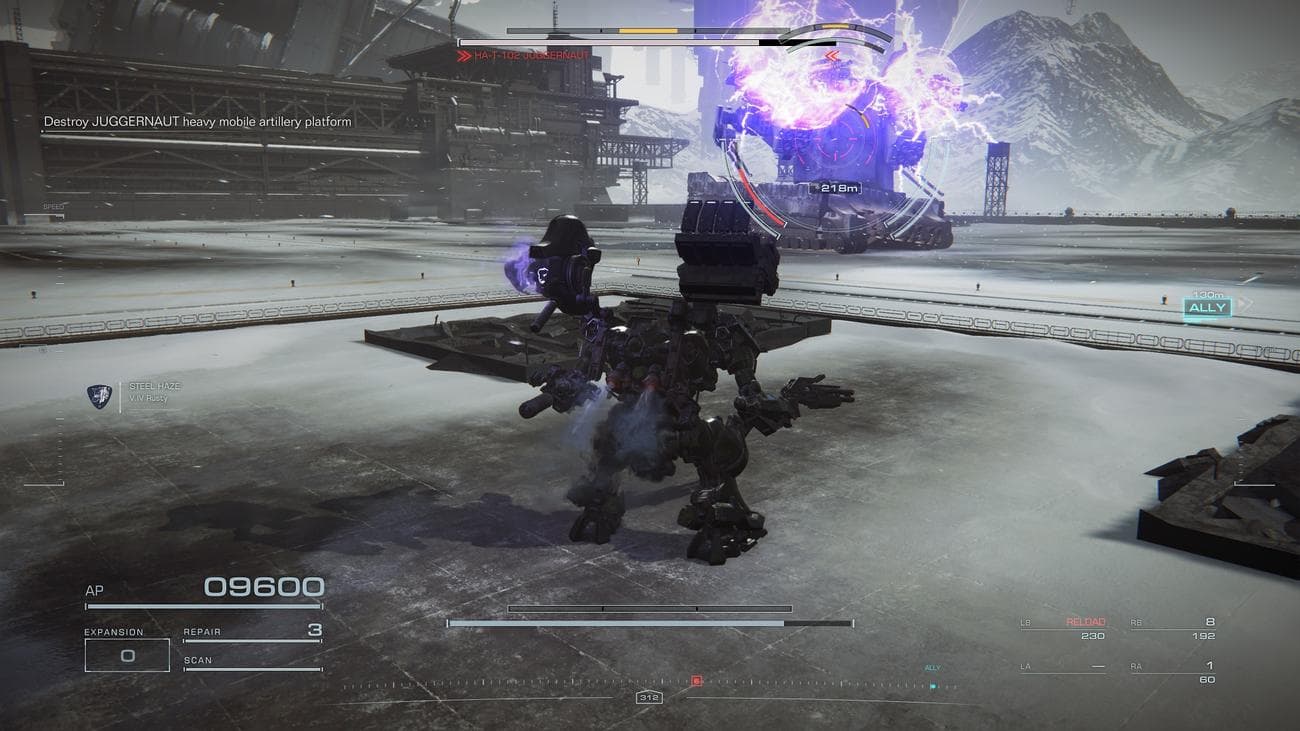Screen dimensions: 1300x731
Task: Click the enemy health bar at the top
Action: click(620, 41)
